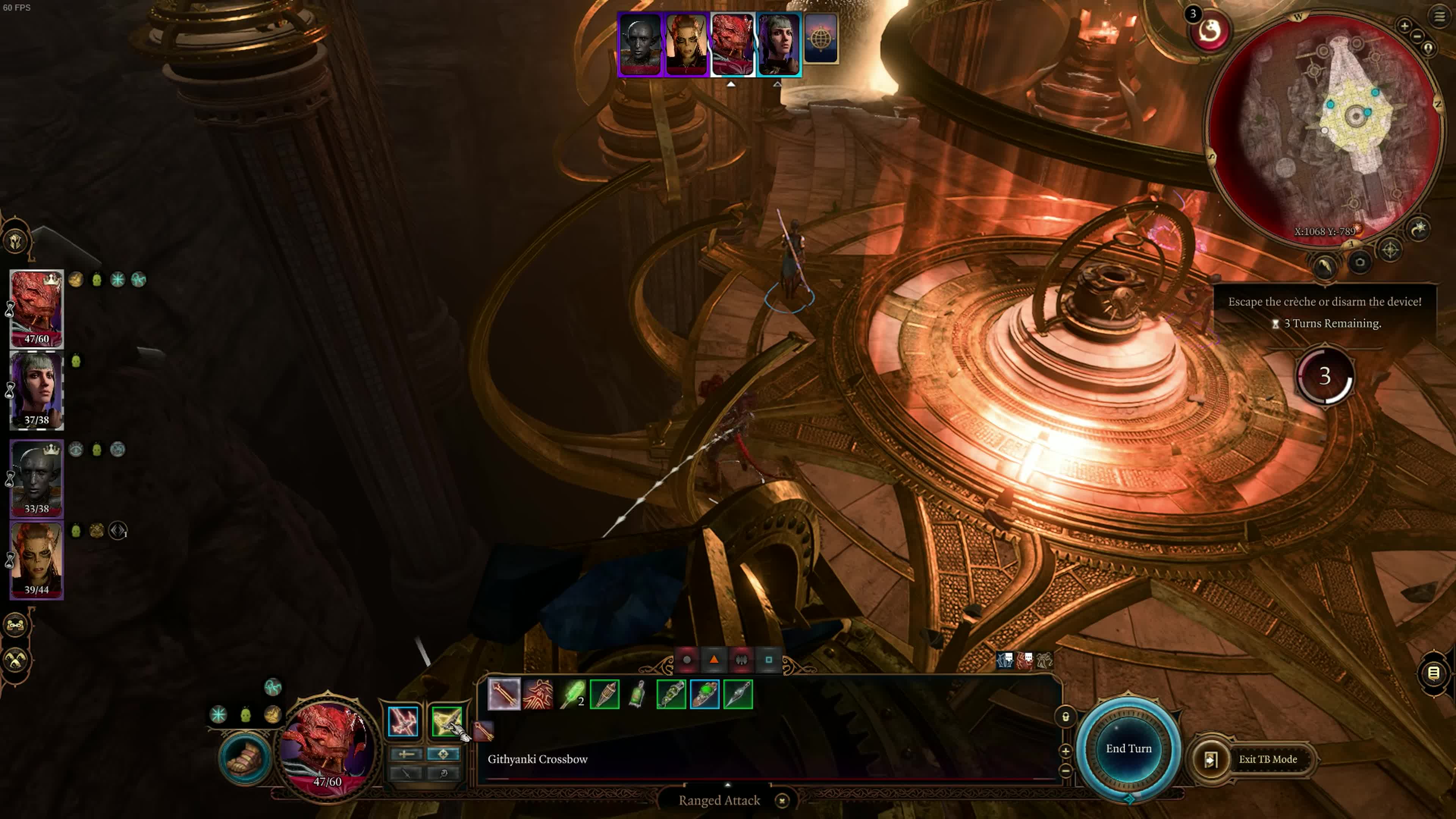Select the Githyanki Crossbow ranged weapon slot

[x=447, y=722]
